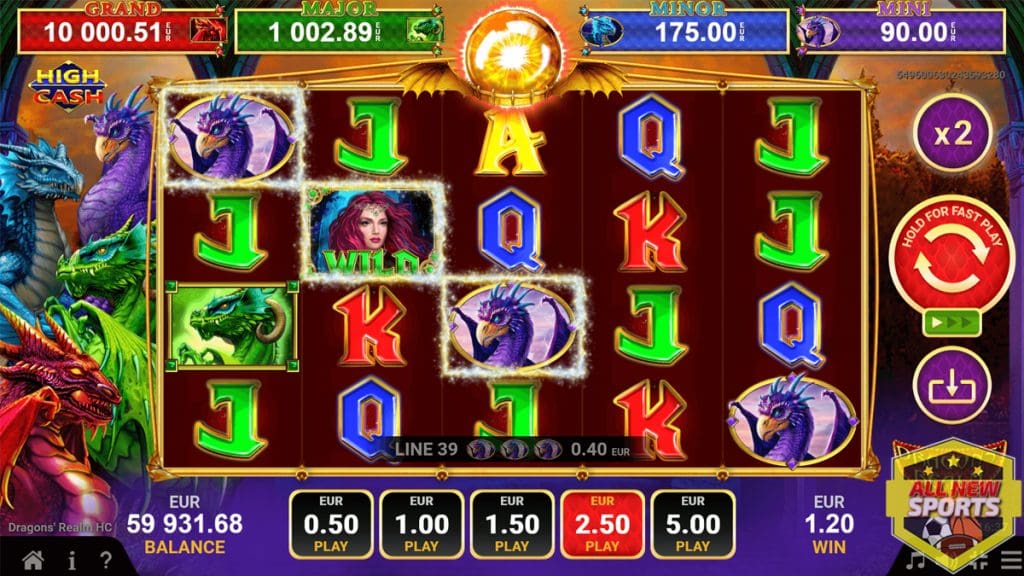Screen dimensions: 1024x576
Task: Open the game info icon
Action: (72, 560)
